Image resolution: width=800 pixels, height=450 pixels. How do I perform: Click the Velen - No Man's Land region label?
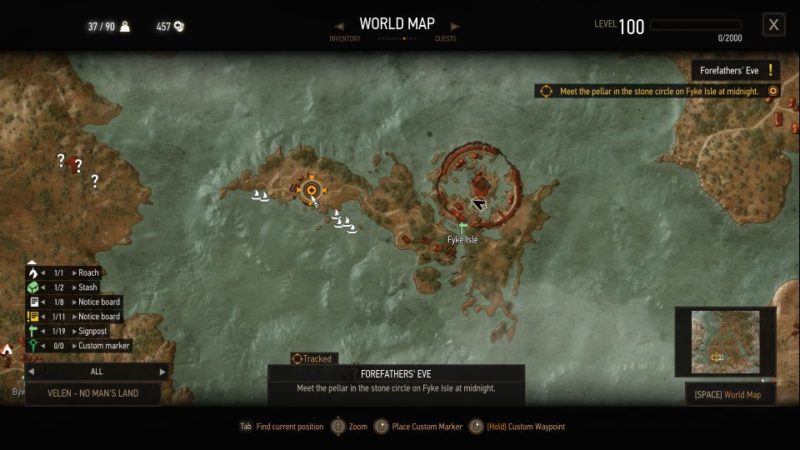(x=94, y=393)
